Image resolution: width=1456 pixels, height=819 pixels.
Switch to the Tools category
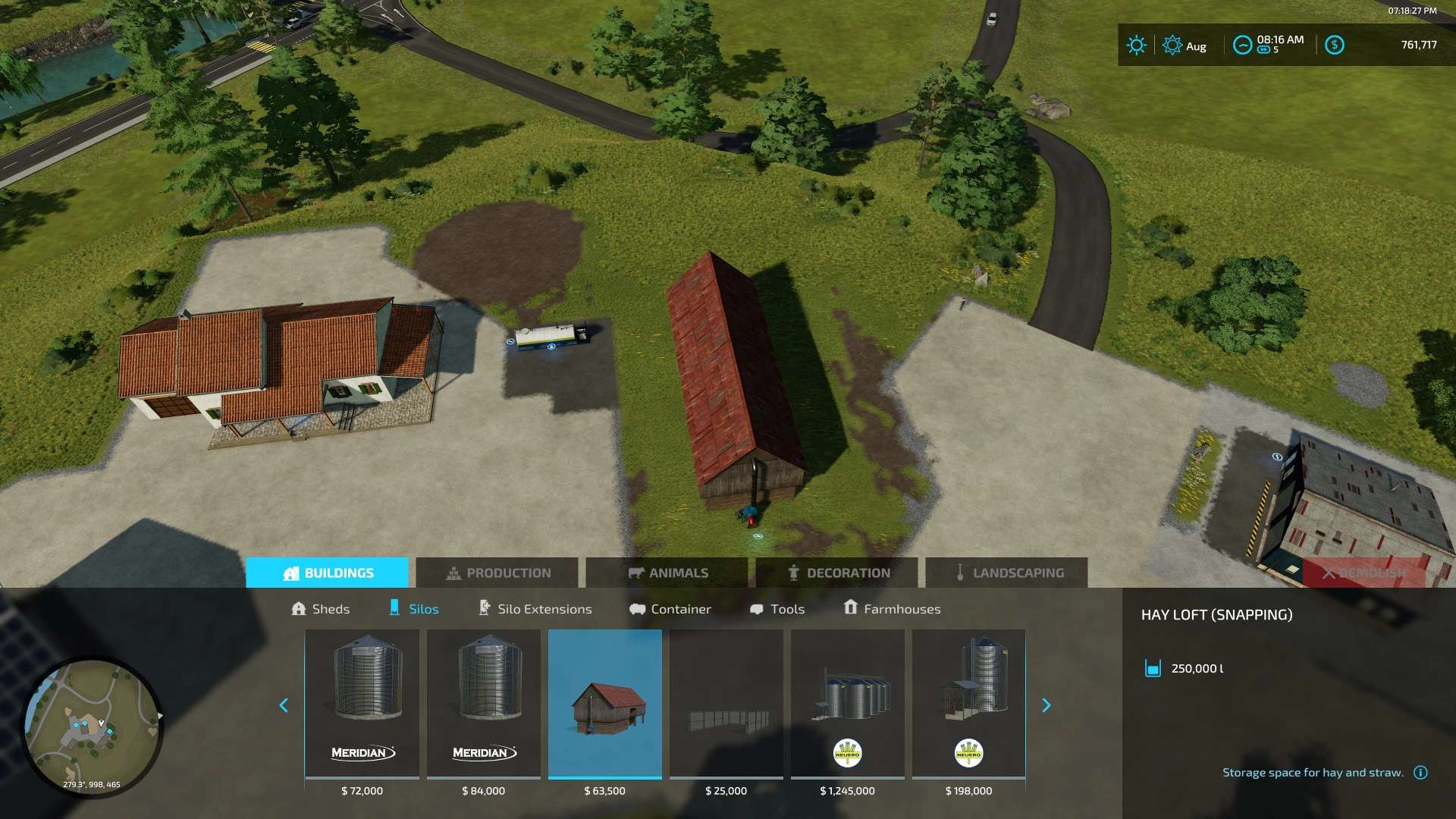click(777, 609)
